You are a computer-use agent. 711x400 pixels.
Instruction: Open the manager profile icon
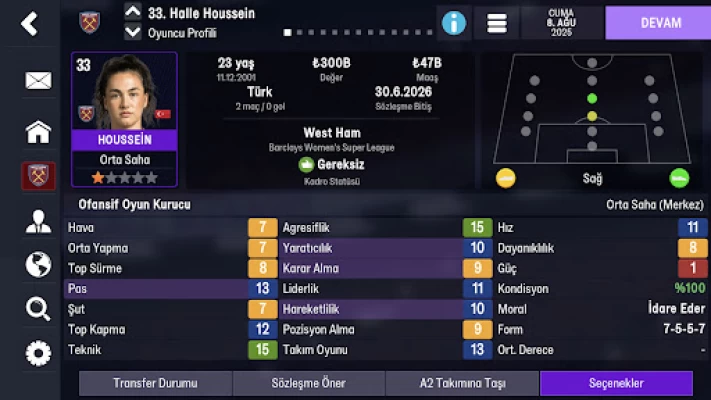point(38,221)
